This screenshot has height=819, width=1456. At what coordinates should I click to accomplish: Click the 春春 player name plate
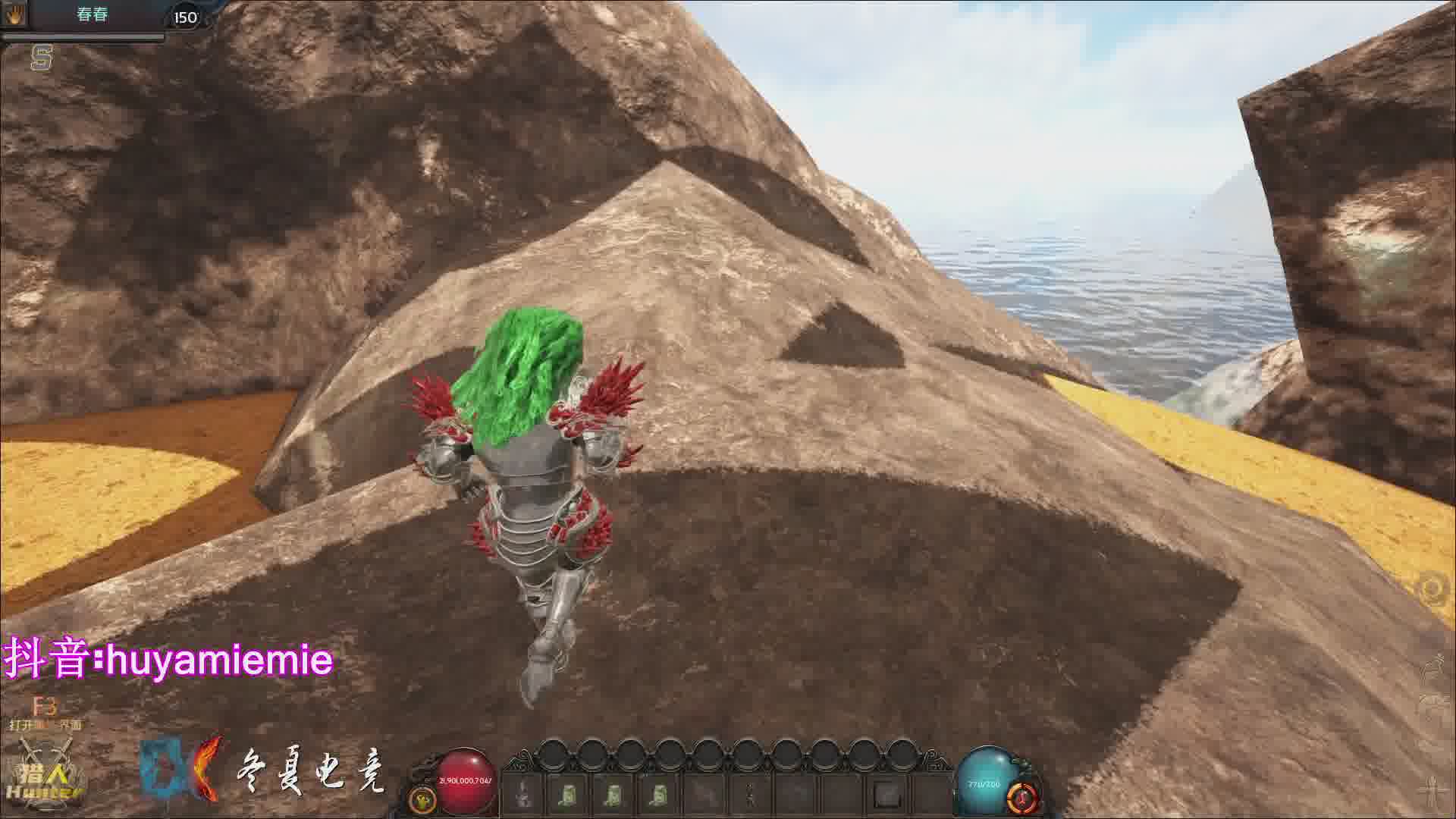point(93,15)
